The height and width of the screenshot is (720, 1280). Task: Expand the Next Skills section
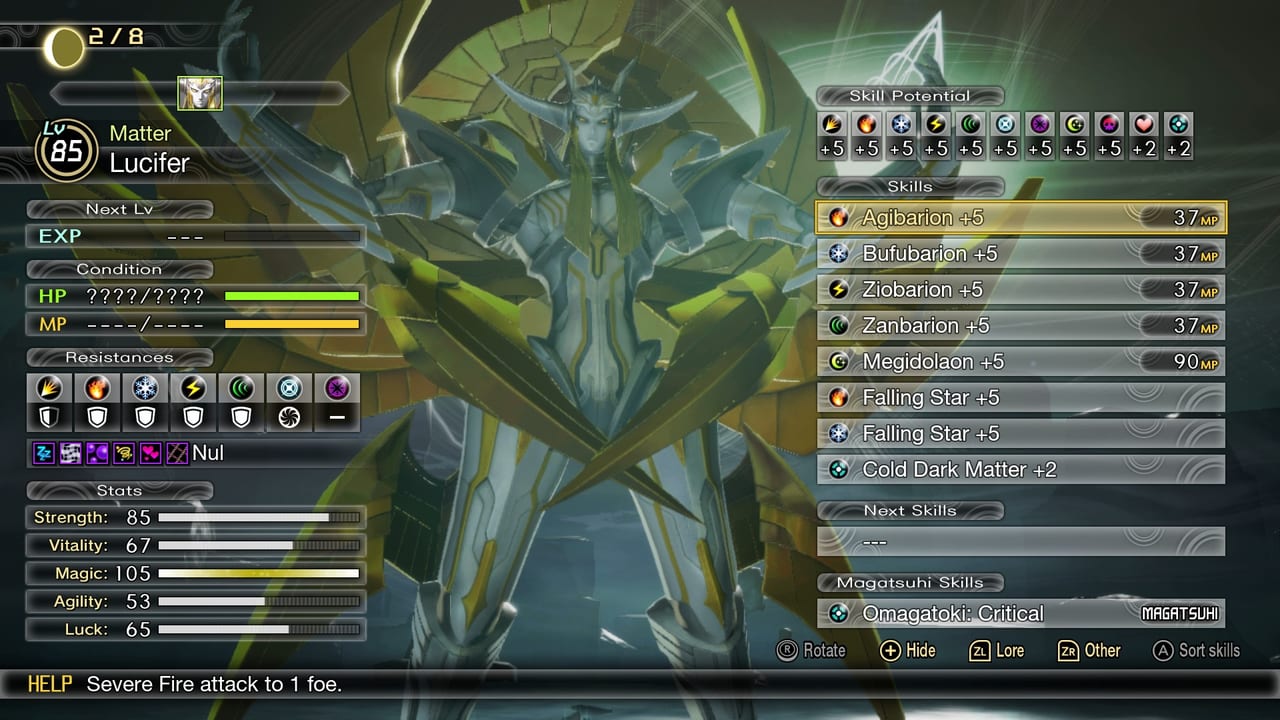pos(911,510)
